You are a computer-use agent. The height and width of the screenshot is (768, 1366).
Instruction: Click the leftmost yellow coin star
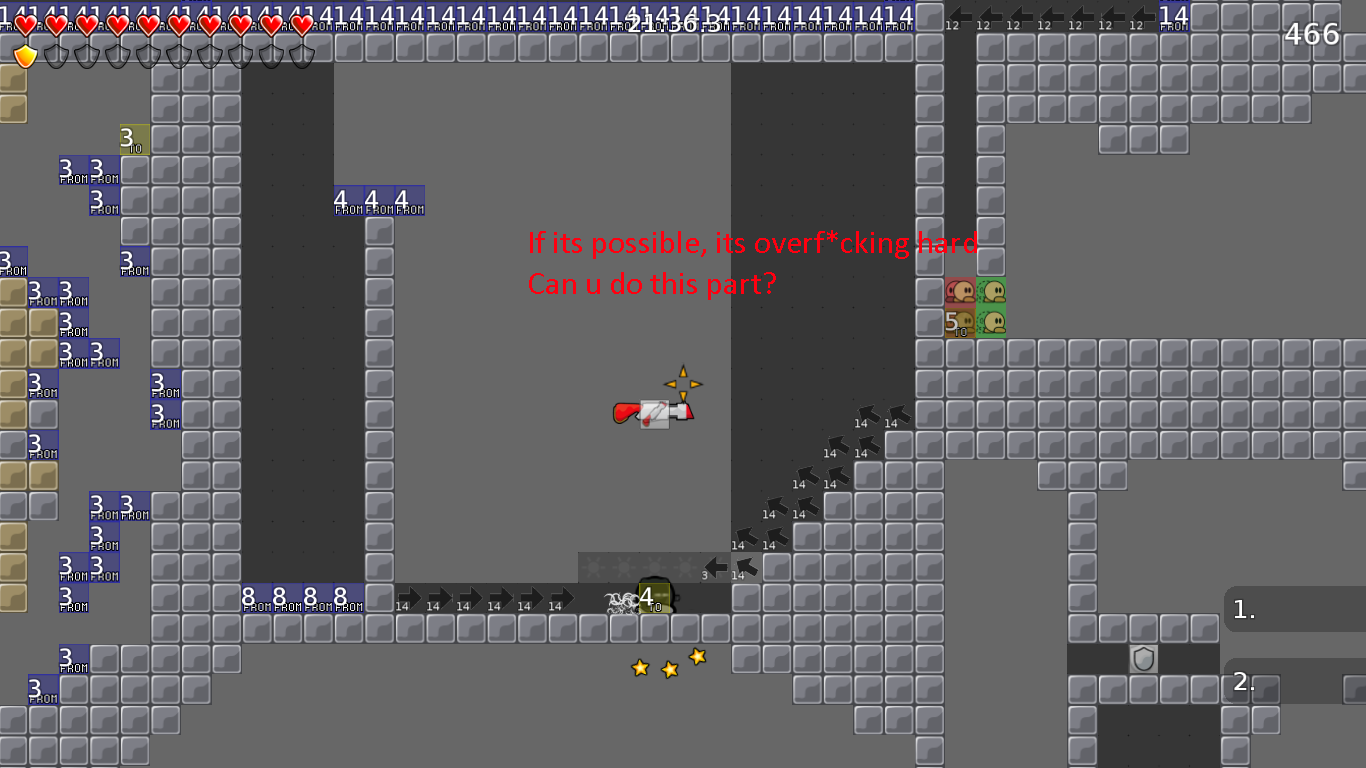pyautogui.click(x=638, y=668)
